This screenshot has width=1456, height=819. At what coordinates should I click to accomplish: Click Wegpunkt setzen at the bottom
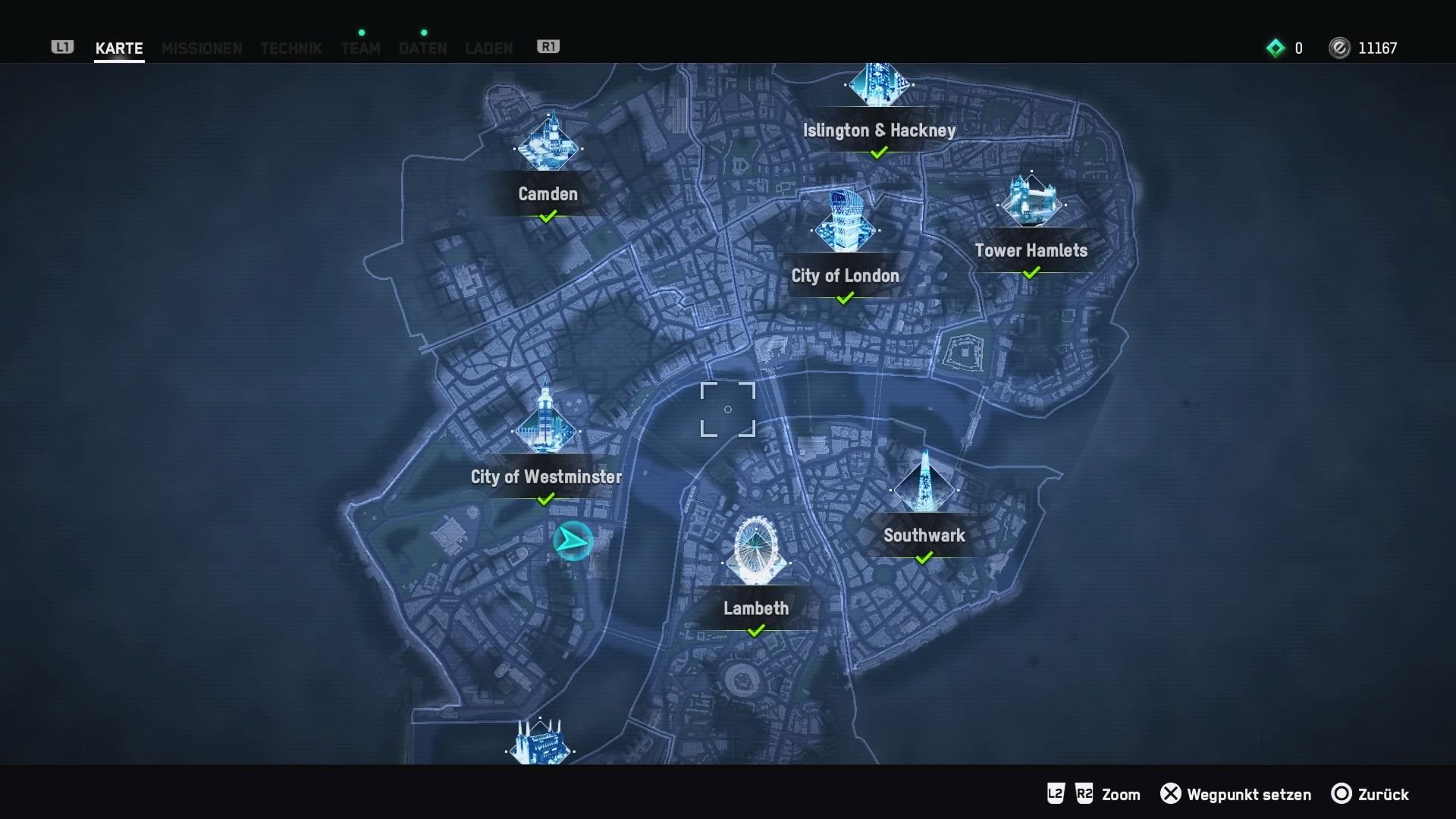[x=1248, y=795]
